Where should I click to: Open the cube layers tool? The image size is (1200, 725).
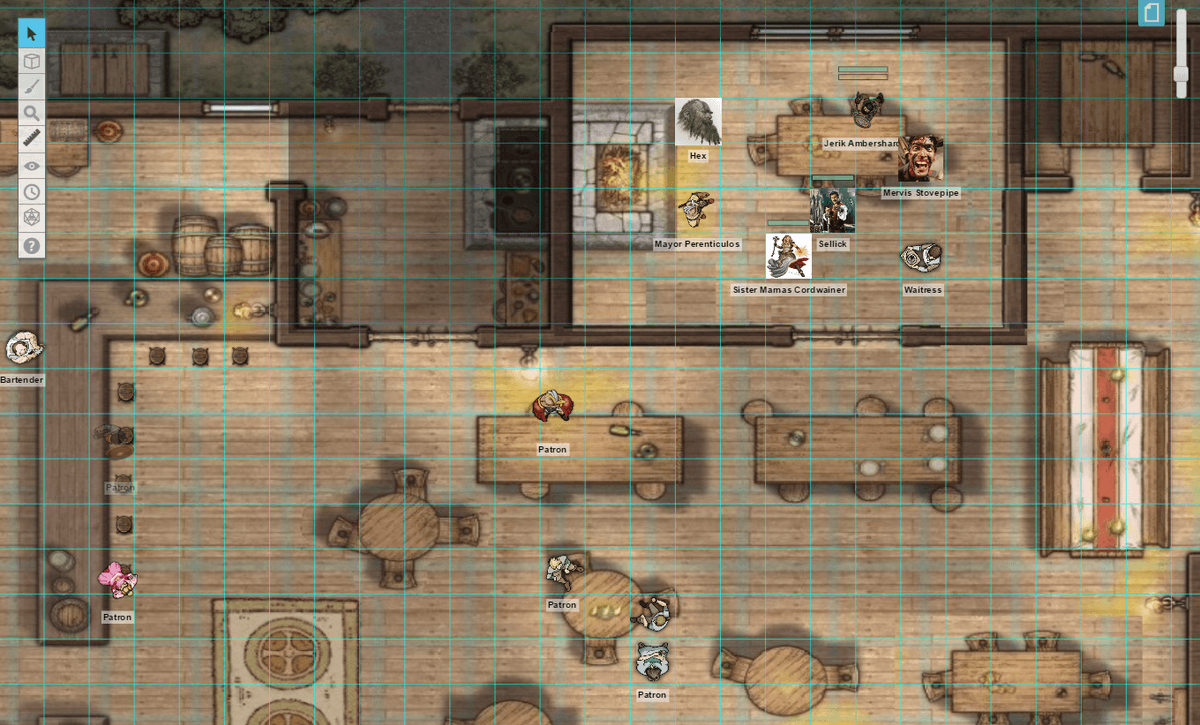coord(32,61)
